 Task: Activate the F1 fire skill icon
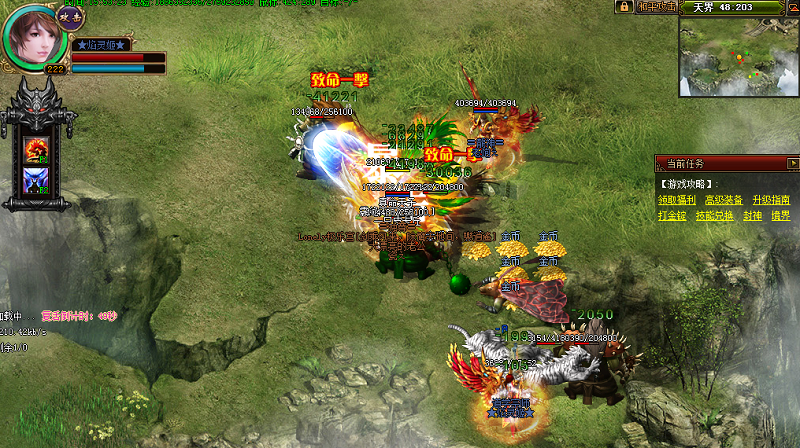coord(35,148)
